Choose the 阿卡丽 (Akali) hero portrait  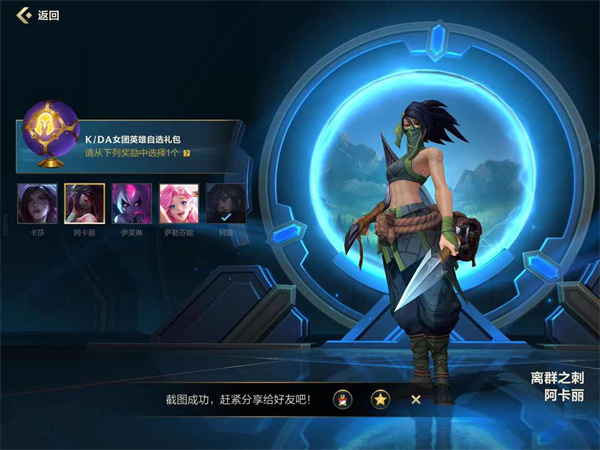[84, 202]
